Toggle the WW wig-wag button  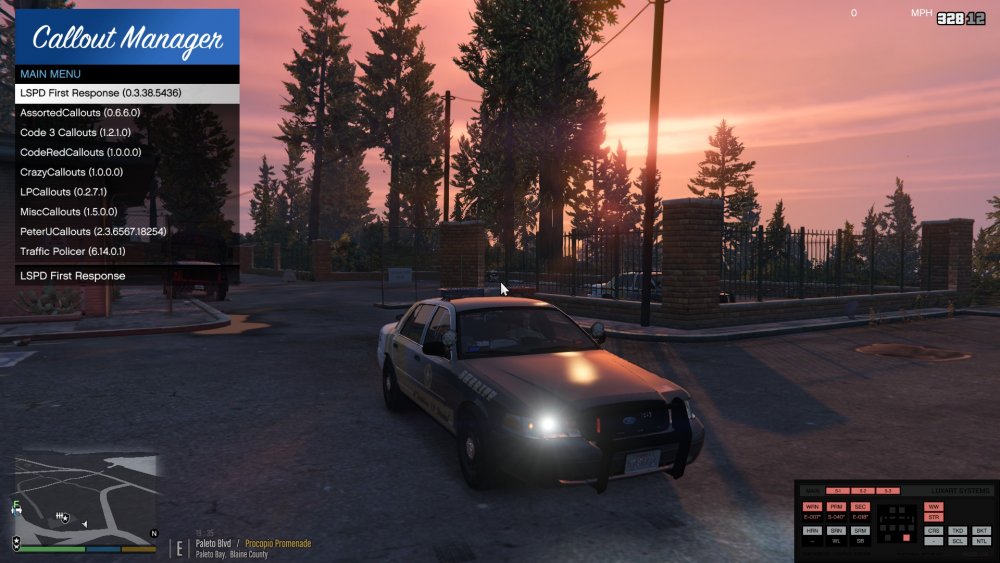pyautogui.click(x=934, y=507)
